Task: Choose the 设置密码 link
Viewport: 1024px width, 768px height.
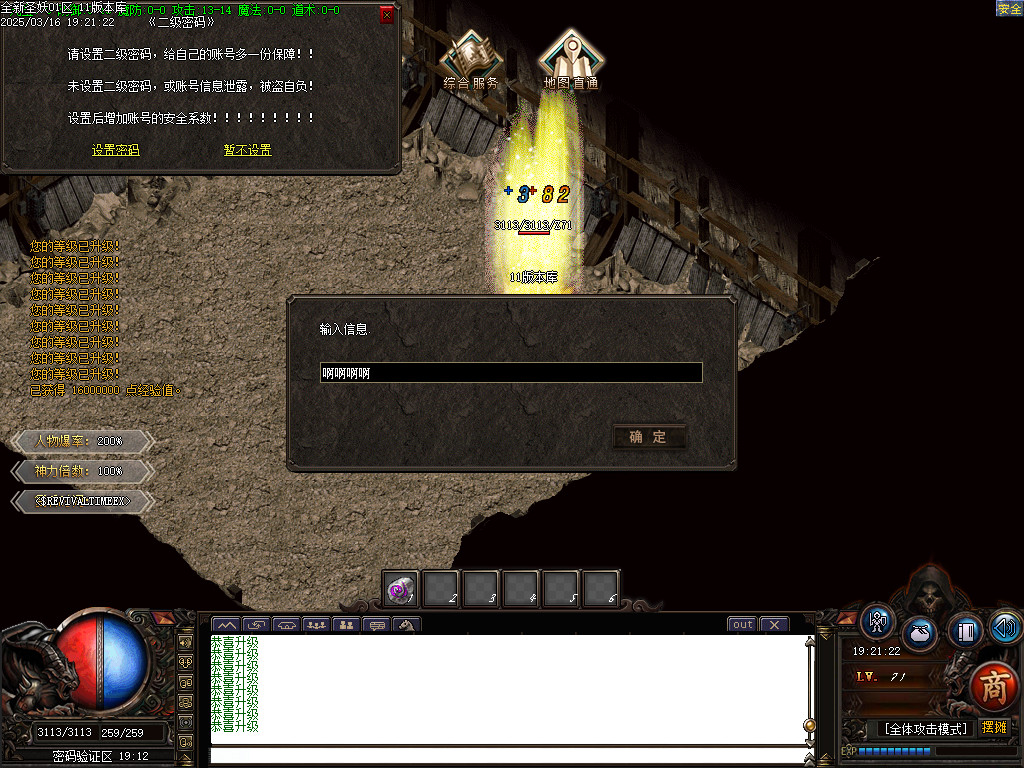Action: tap(116, 150)
